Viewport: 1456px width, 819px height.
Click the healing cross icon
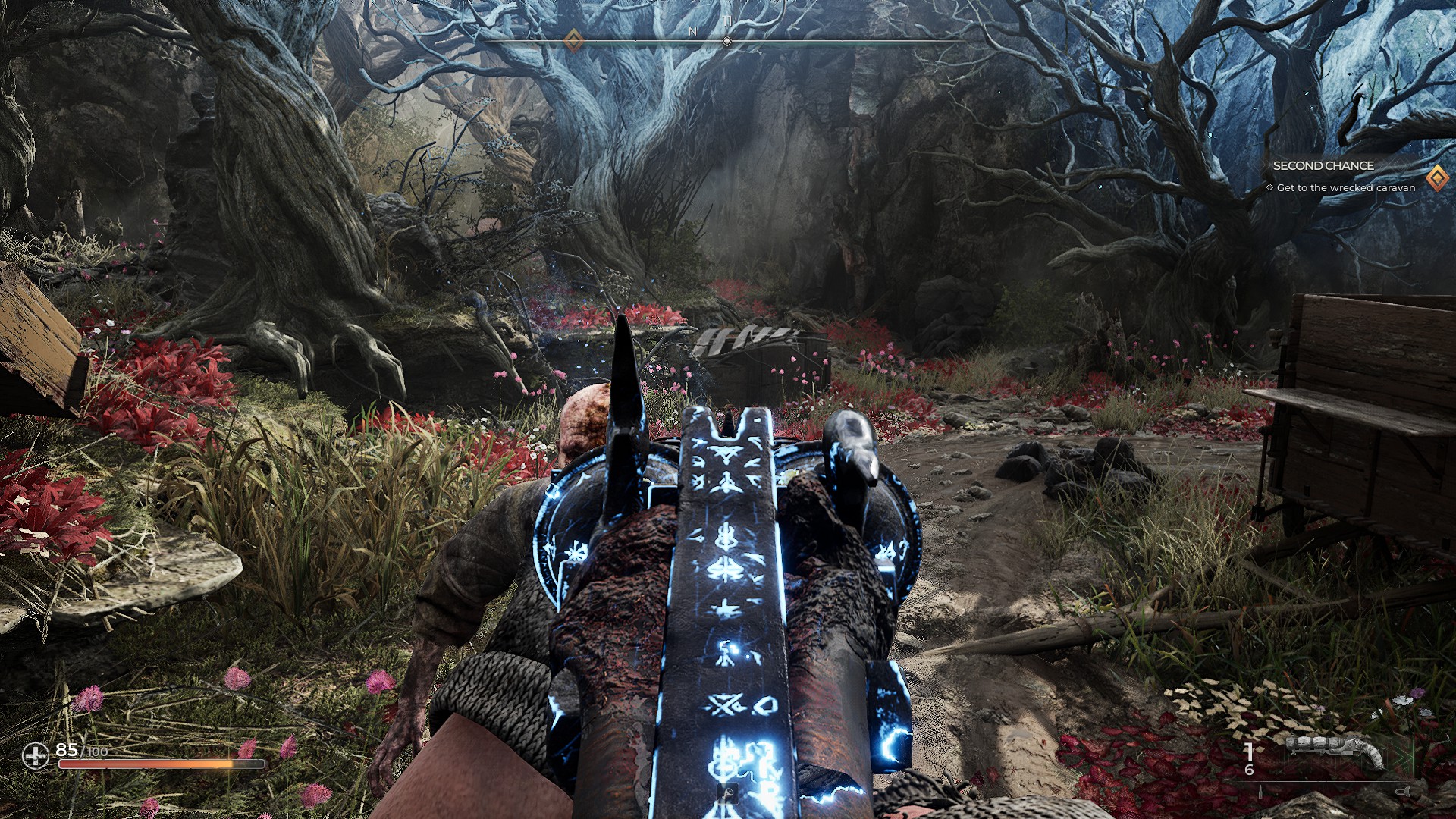point(35,755)
